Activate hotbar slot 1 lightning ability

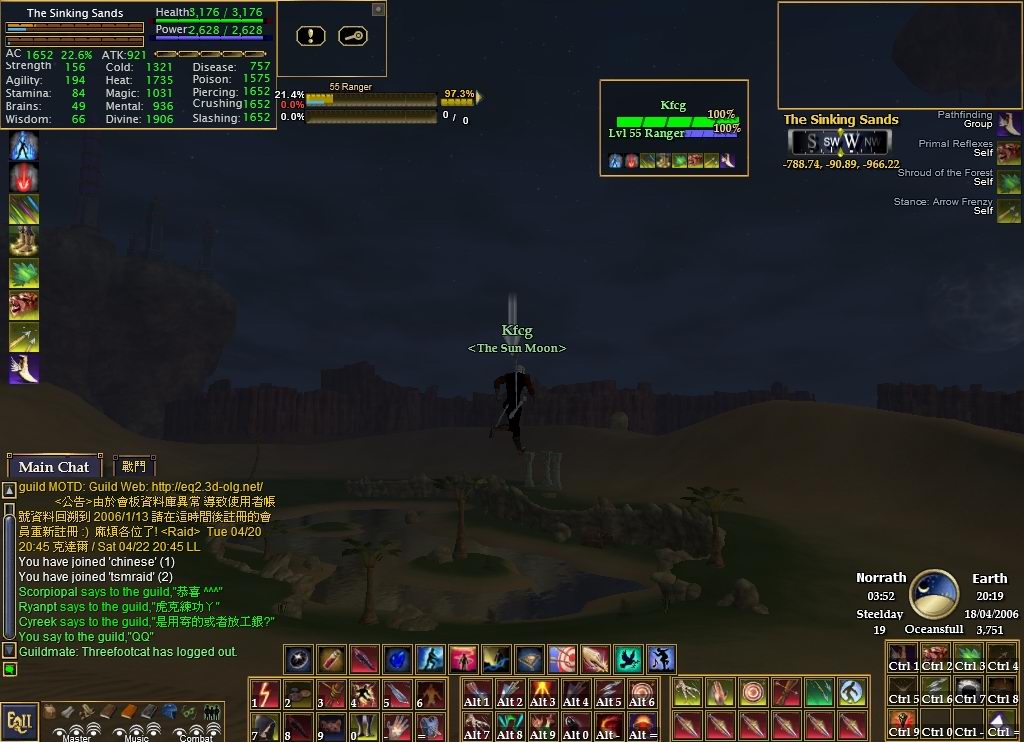pyautogui.click(x=265, y=693)
